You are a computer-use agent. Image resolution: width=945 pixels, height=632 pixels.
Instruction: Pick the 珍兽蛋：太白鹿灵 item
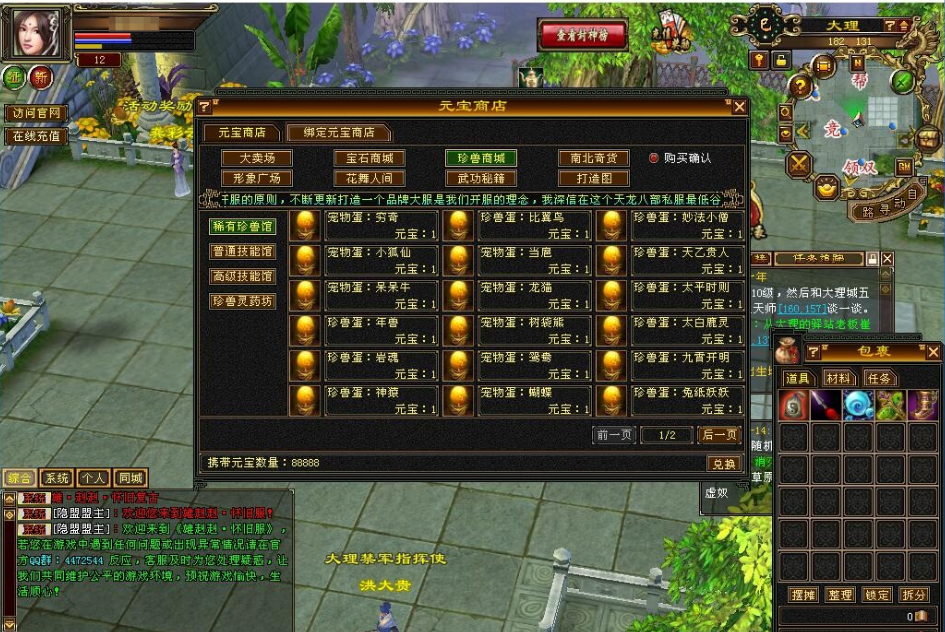[x=688, y=330]
